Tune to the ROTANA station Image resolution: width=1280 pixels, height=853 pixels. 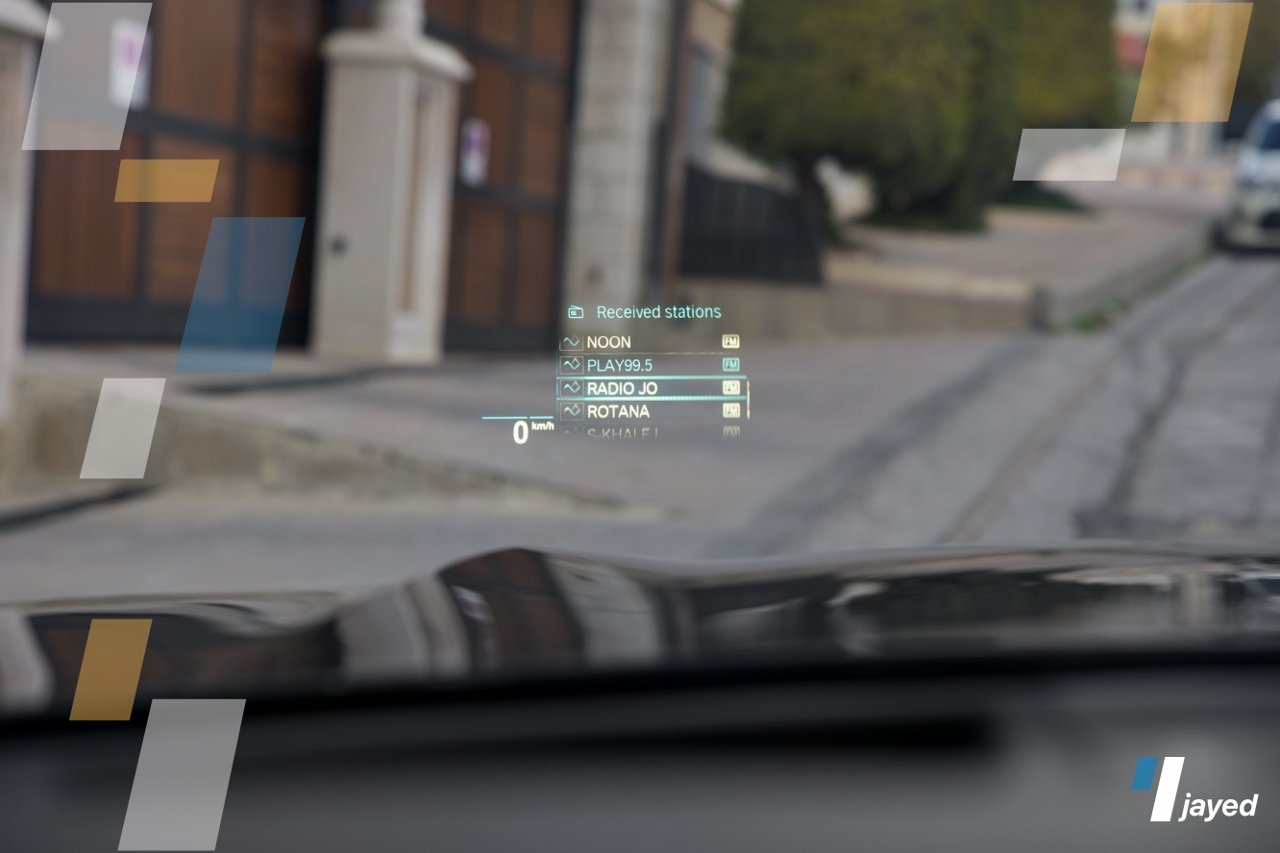(650, 411)
